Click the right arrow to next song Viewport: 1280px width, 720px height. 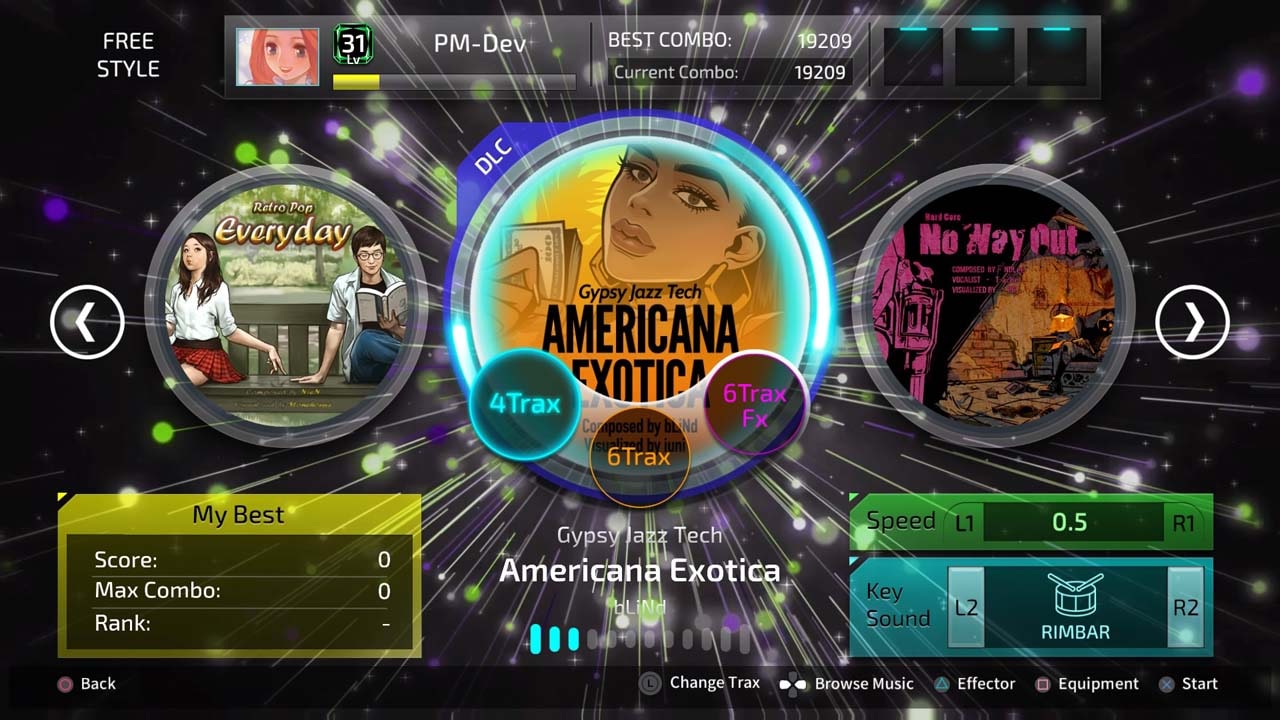1192,322
